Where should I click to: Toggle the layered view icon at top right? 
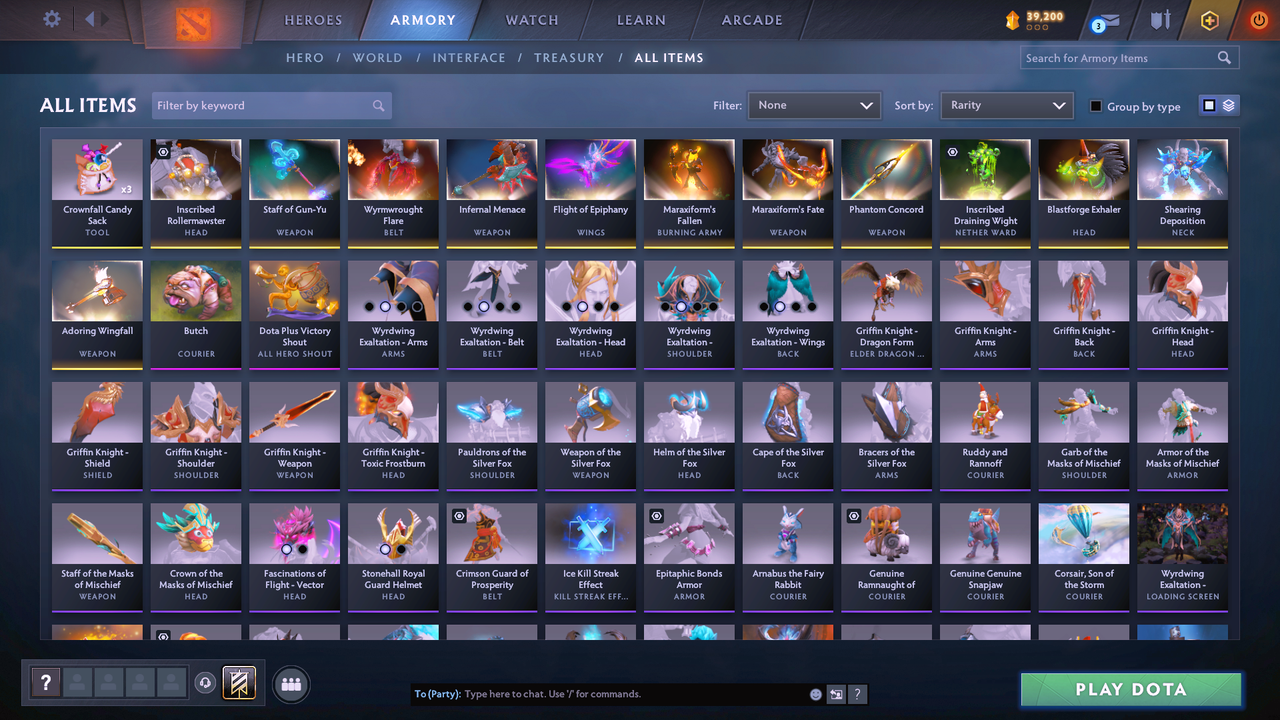pyautogui.click(x=1229, y=104)
